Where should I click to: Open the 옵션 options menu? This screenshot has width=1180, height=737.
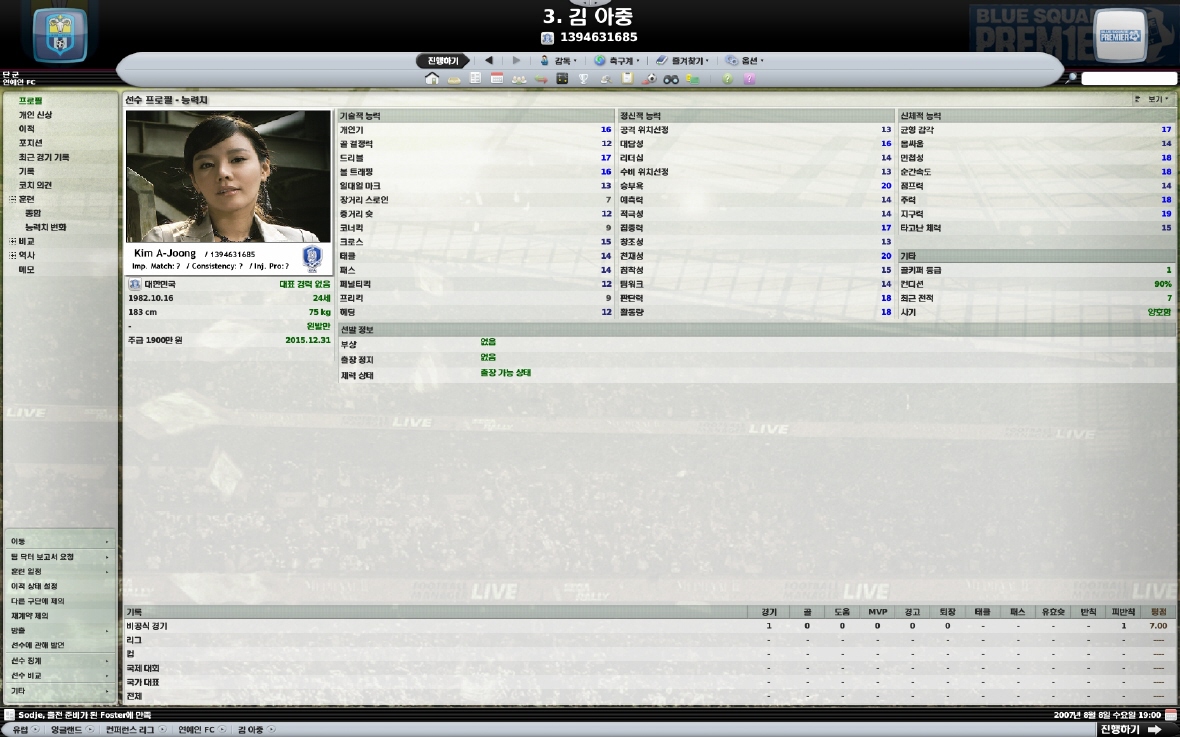745,61
